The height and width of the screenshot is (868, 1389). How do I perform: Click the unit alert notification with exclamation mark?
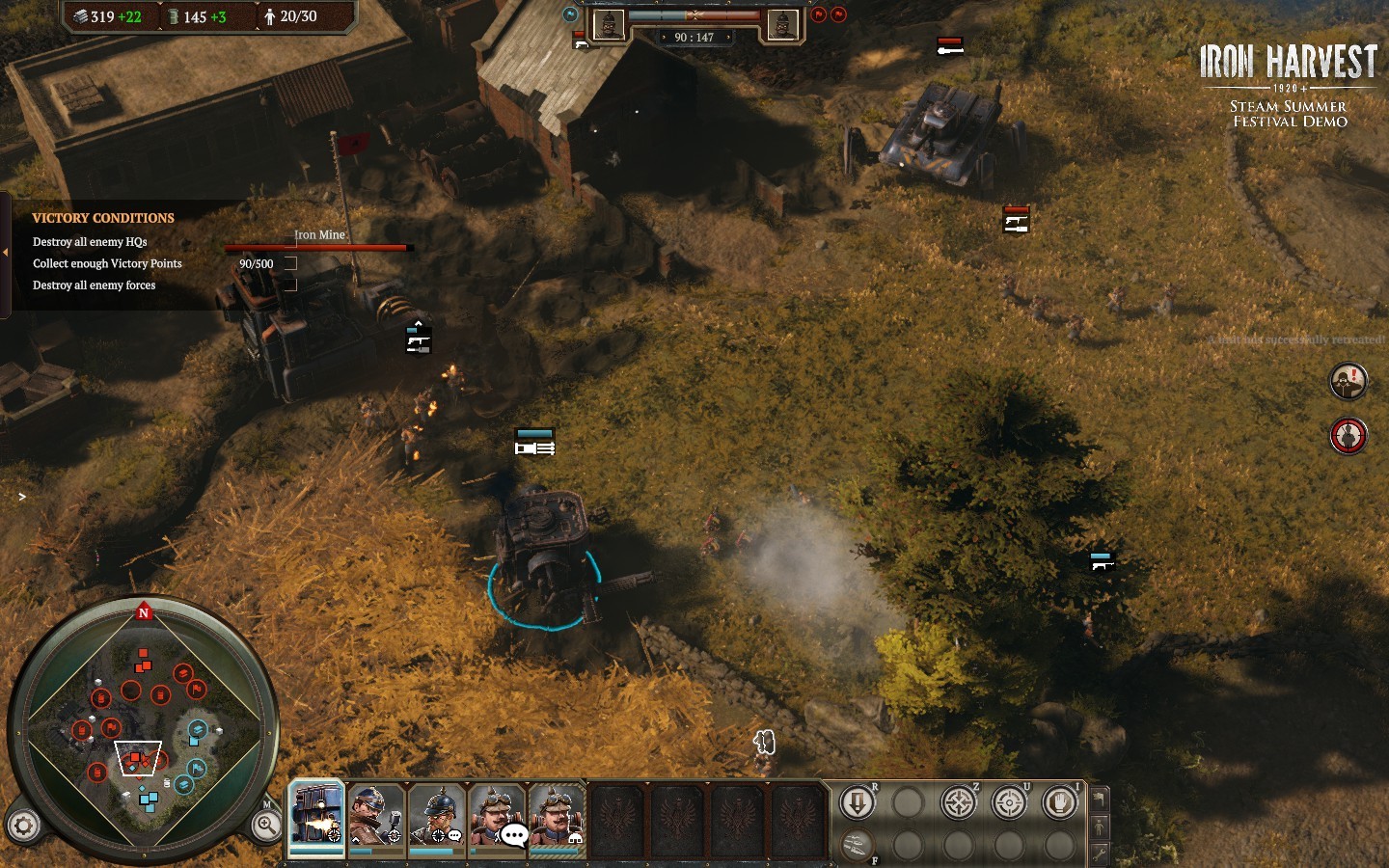pyautogui.click(x=1348, y=382)
